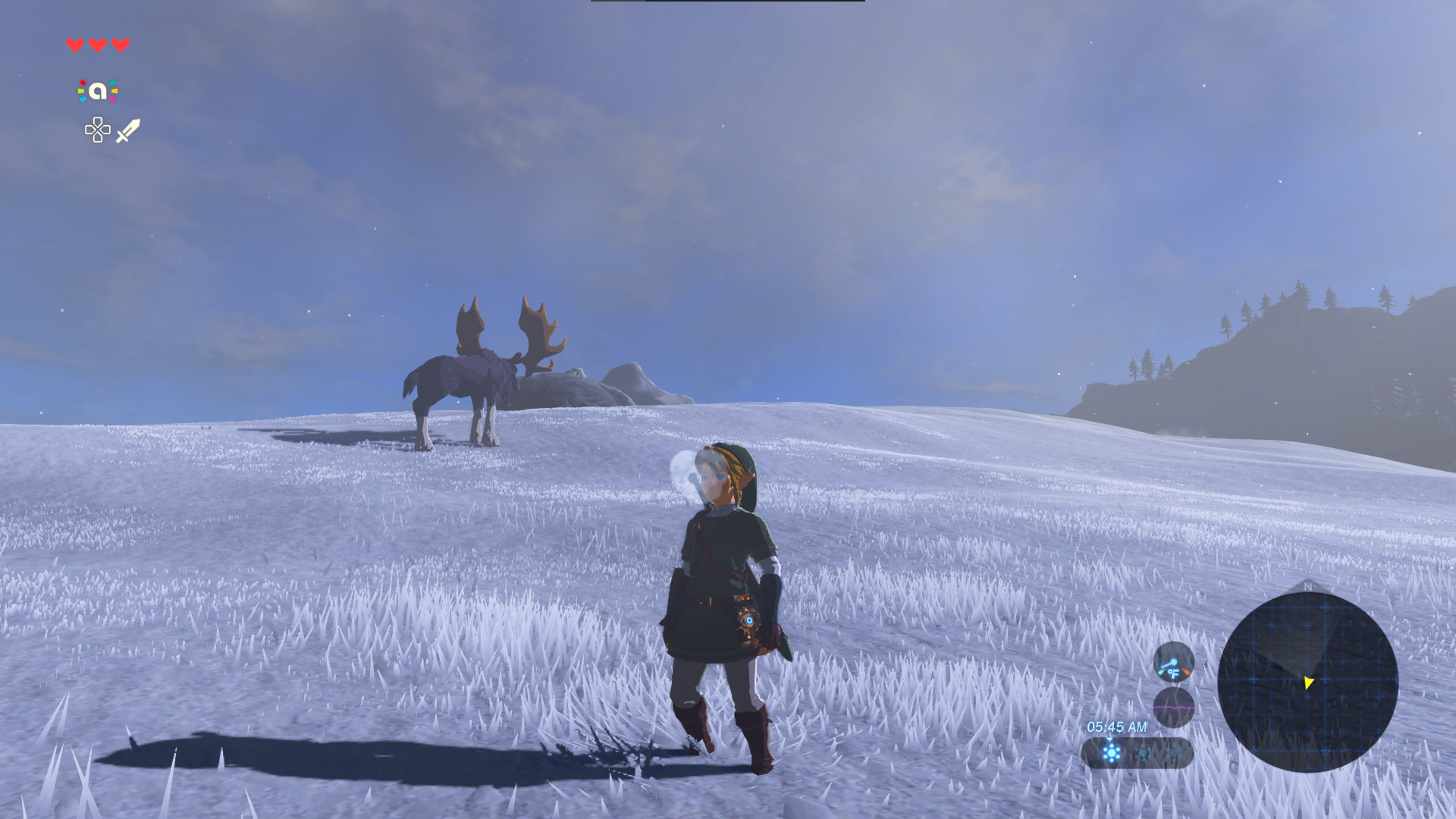Click the amiibo icon
Screen dimensions: 1456x819
click(96, 90)
